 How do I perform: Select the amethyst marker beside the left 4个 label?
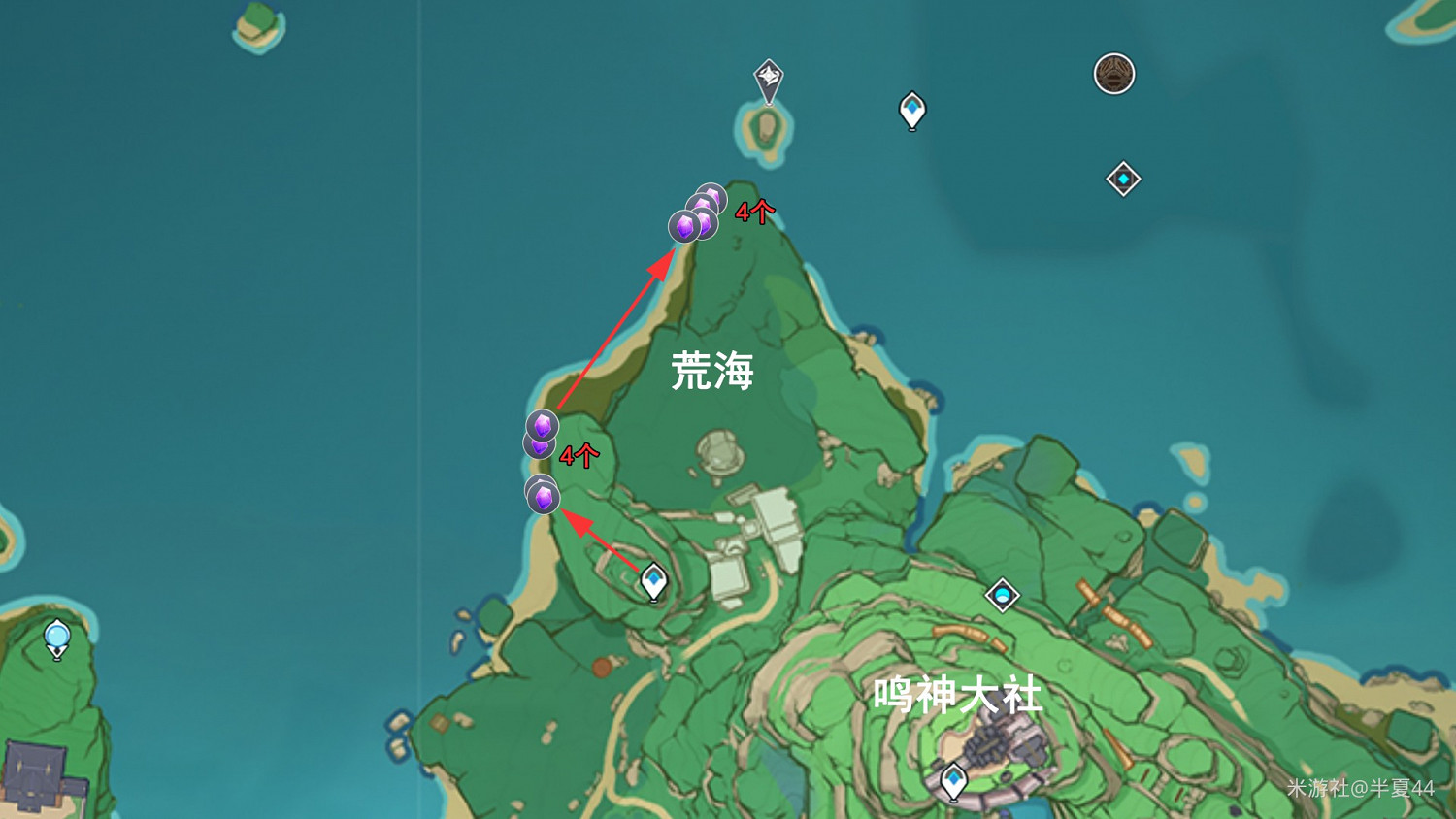pos(540,425)
